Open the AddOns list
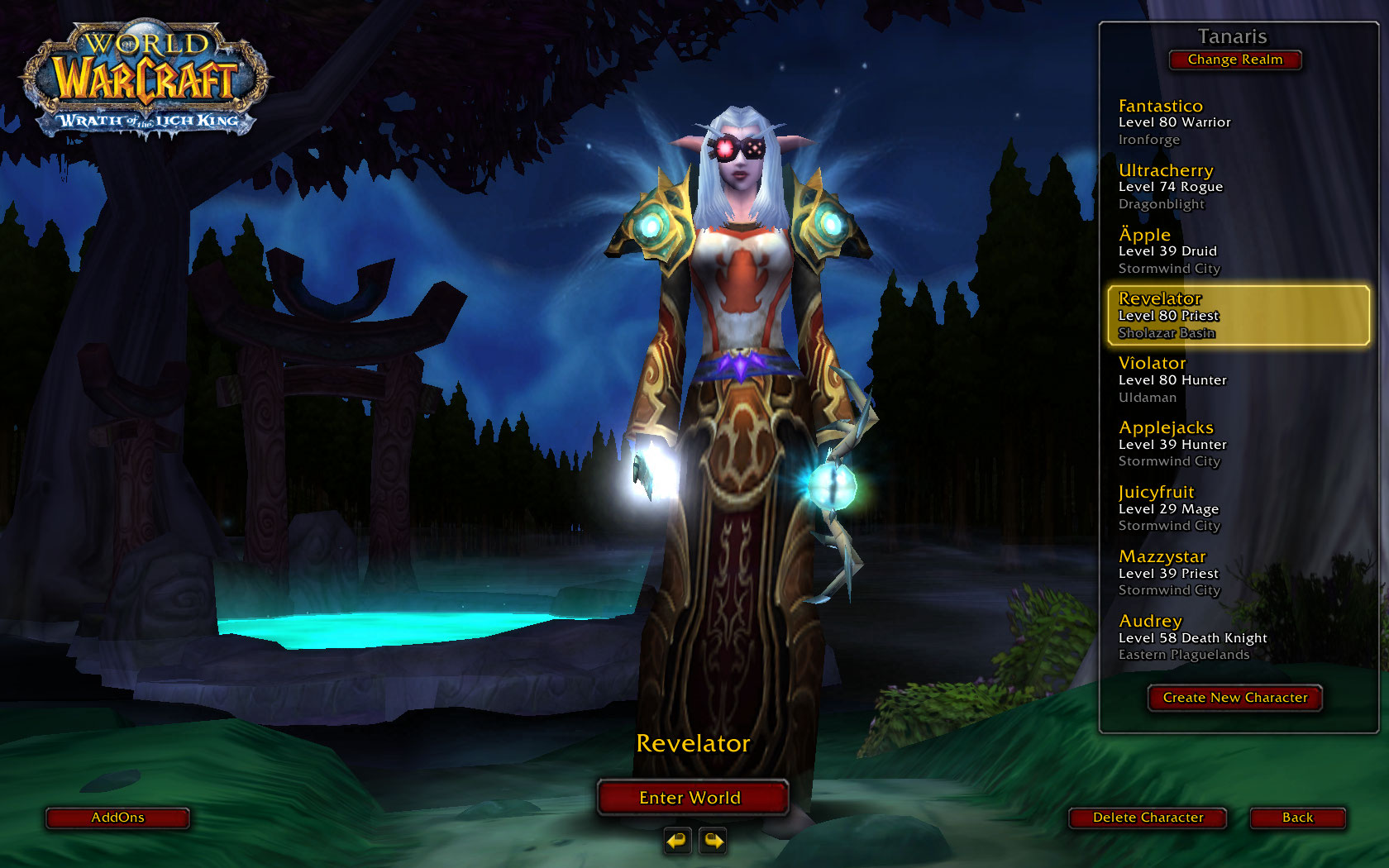Image resolution: width=1389 pixels, height=868 pixels. (x=117, y=818)
